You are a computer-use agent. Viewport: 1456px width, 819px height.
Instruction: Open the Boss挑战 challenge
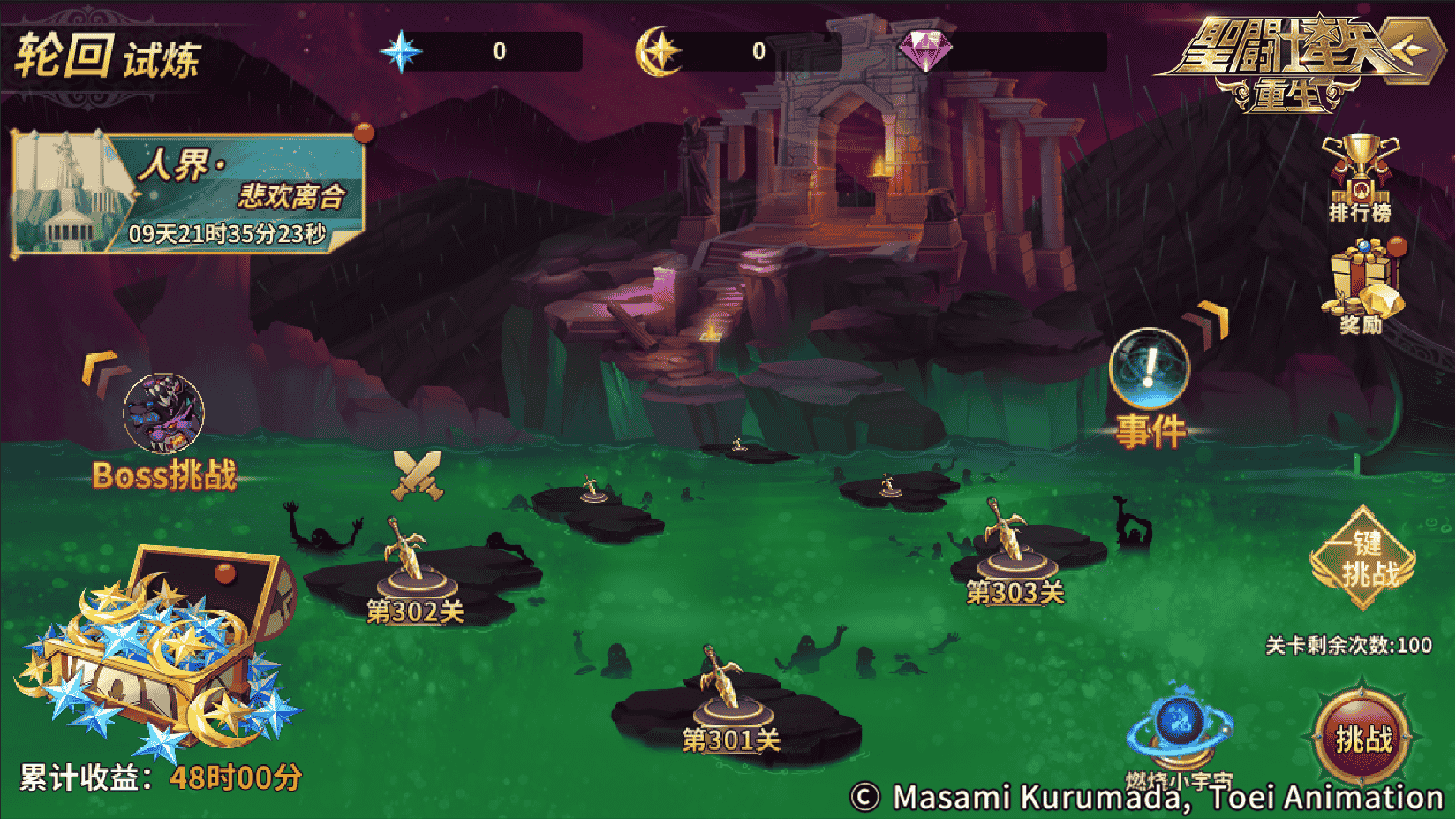pos(164,414)
